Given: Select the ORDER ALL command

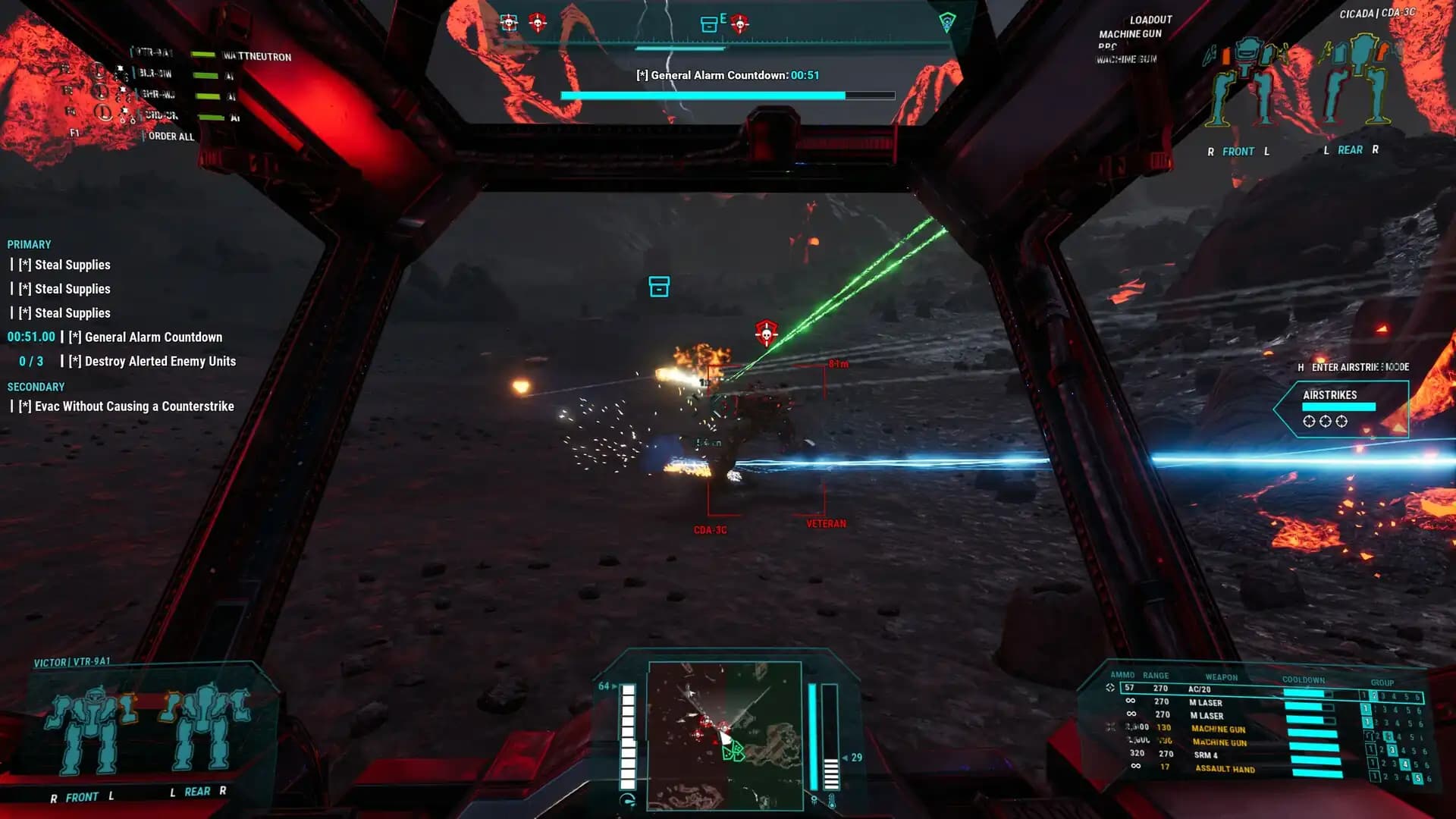Looking at the screenshot, I should (x=168, y=136).
